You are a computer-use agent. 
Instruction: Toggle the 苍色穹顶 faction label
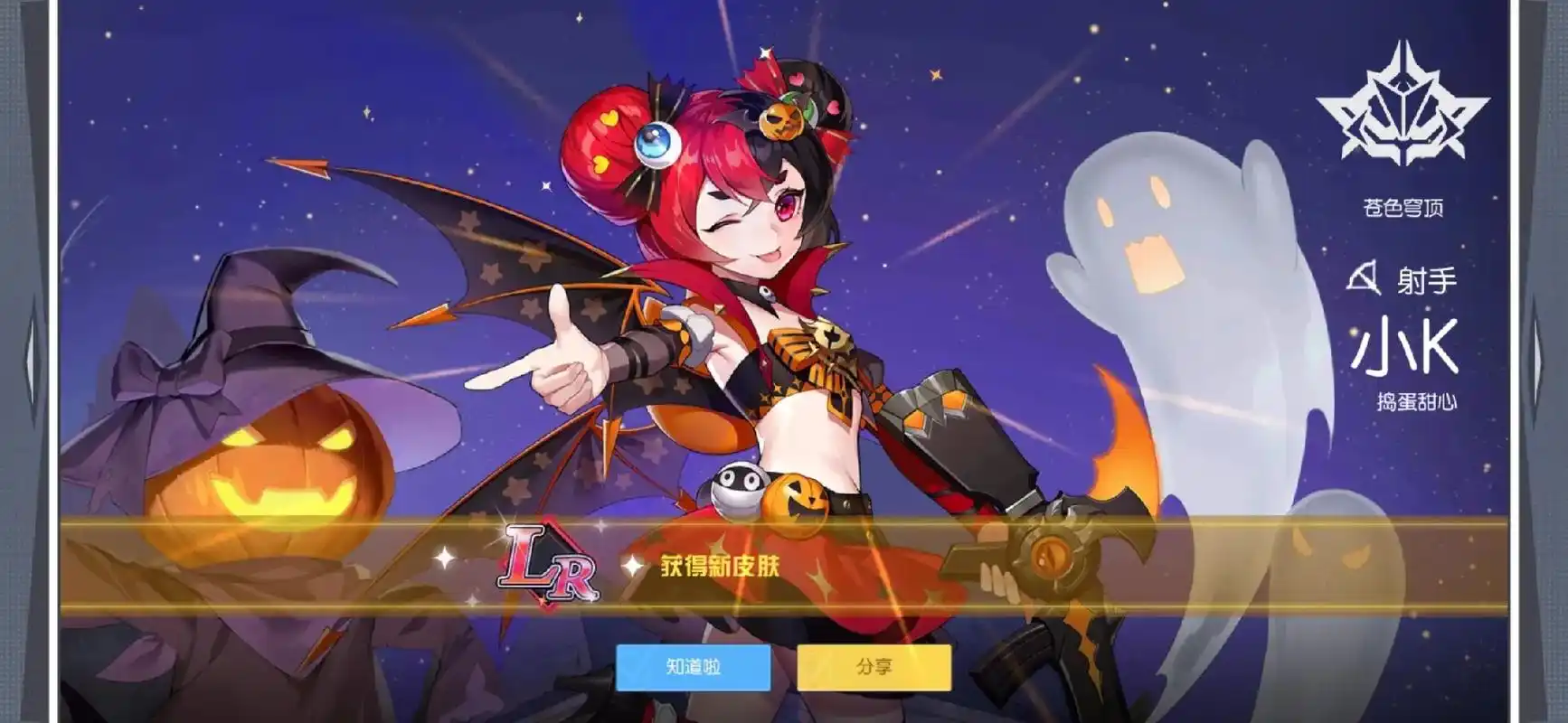pos(1403,206)
